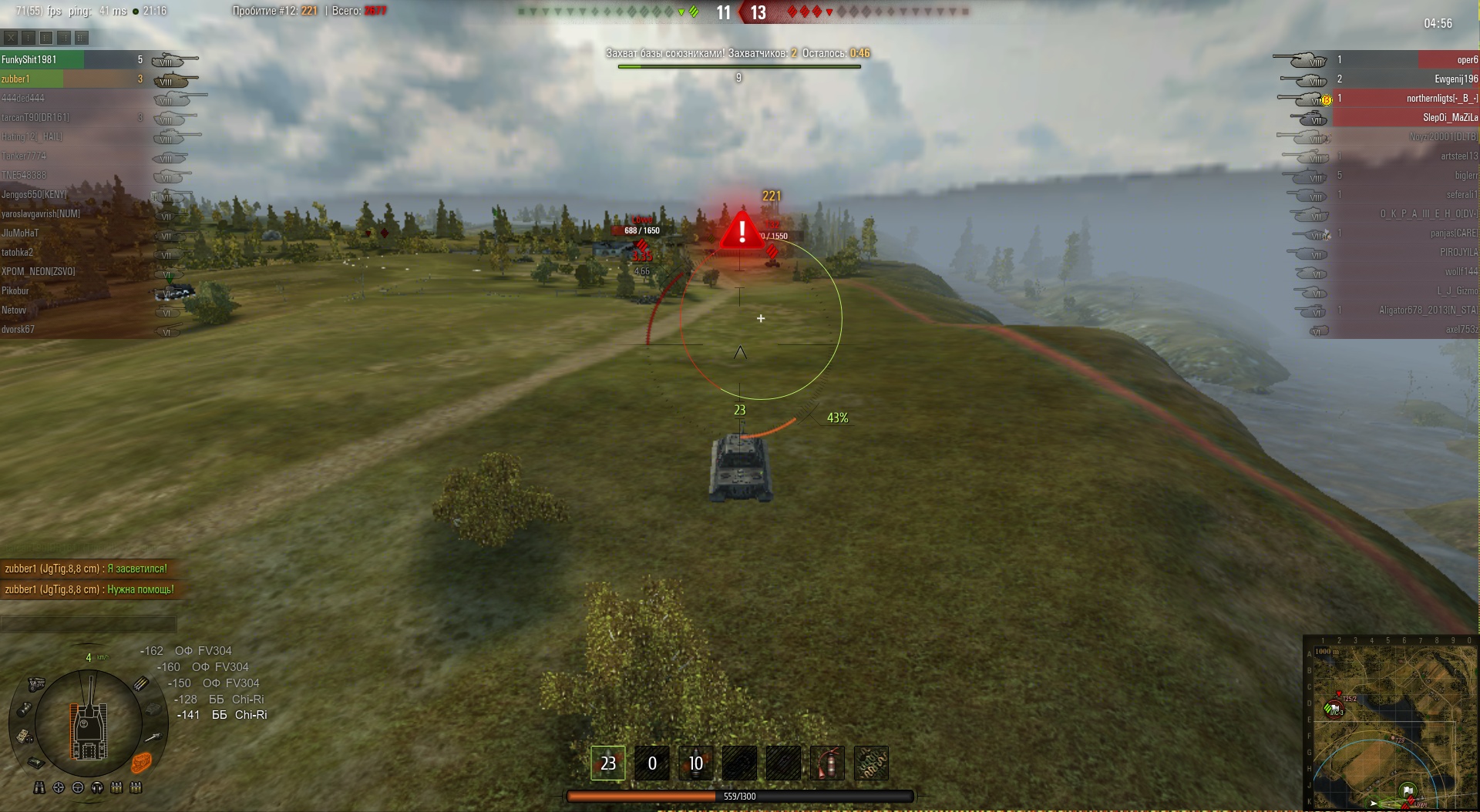The image size is (1480, 812).
Task: Hide the player panel with the X button
Action: 10,37
